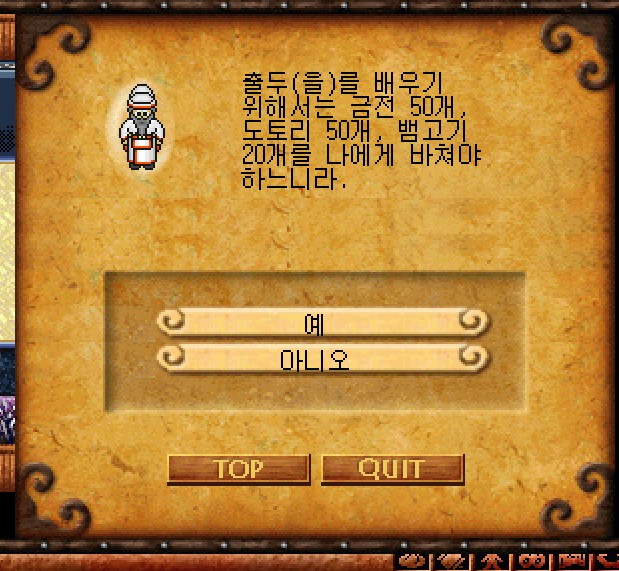
Task: Close the dialogue with QUIT
Action: click(392, 468)
